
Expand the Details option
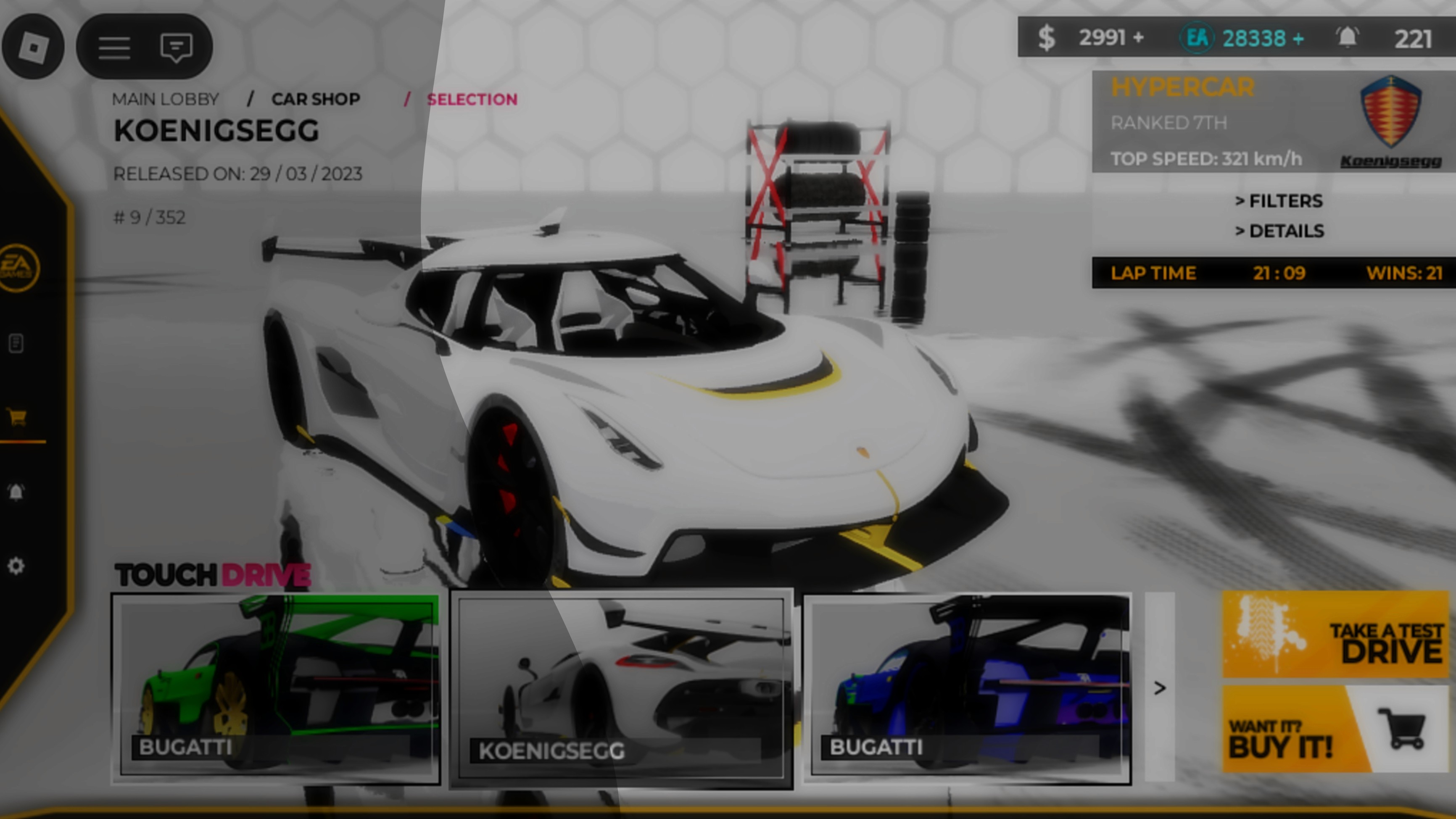1279,231
